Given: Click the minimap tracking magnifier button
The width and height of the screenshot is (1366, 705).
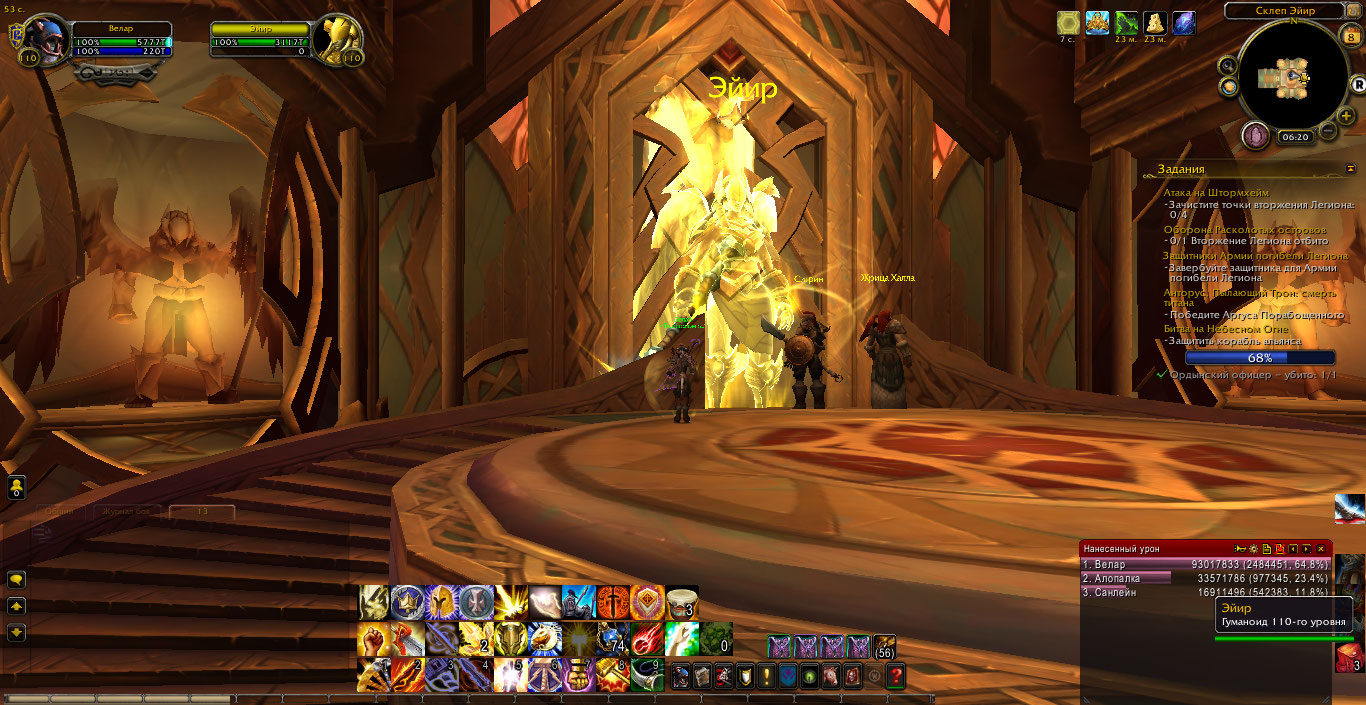Looking at the screenshot, I should click(x=1227, y=66).
